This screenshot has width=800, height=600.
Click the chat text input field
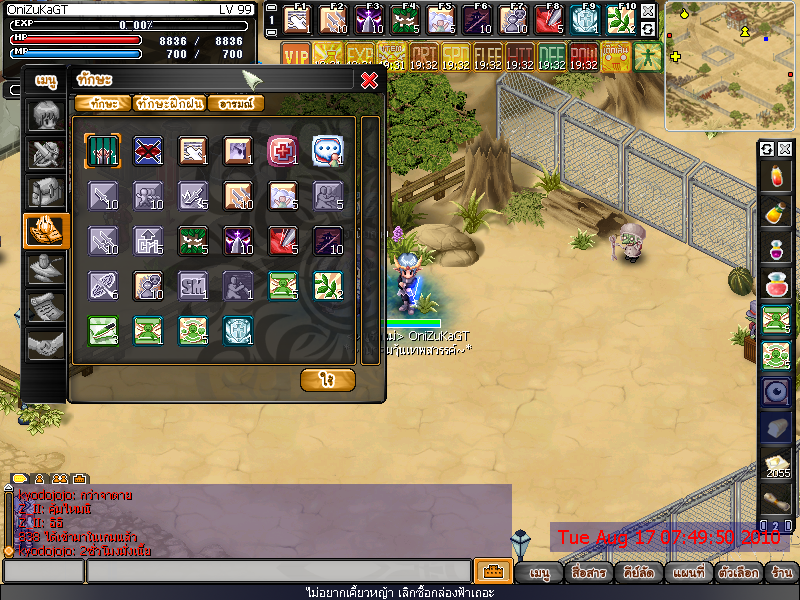point(278,572)
